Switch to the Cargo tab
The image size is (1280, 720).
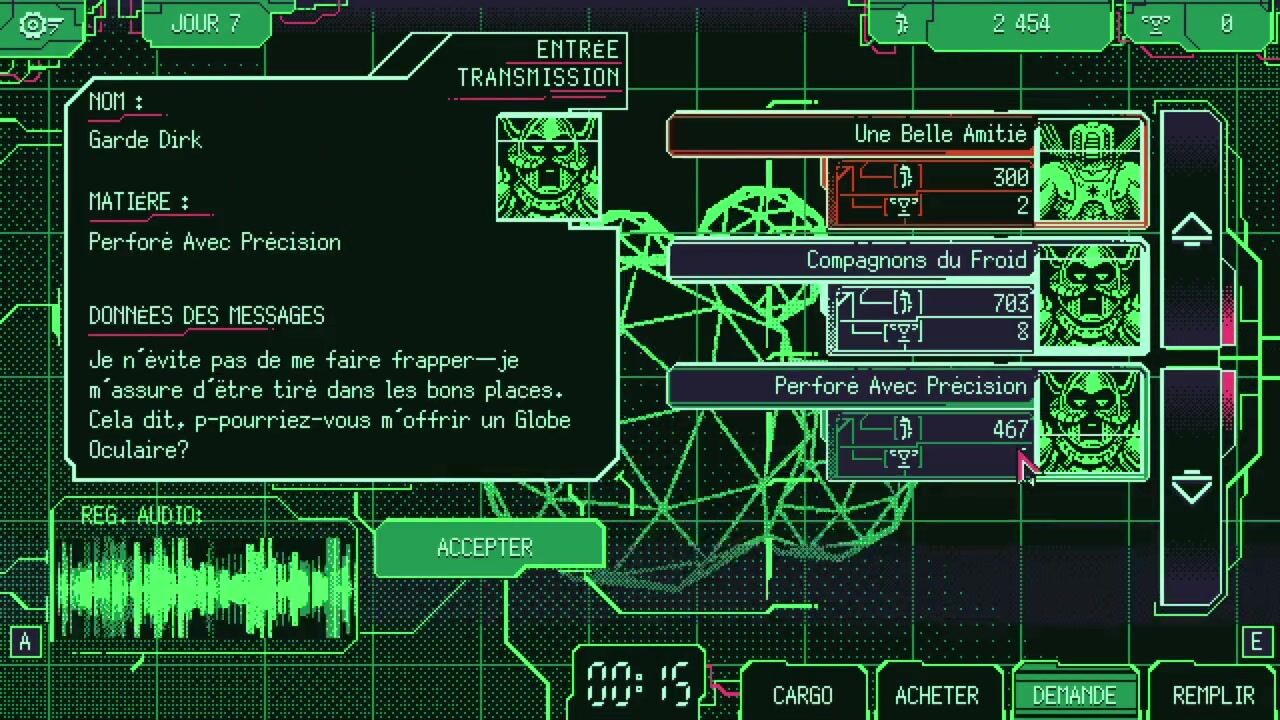[802, 695]
